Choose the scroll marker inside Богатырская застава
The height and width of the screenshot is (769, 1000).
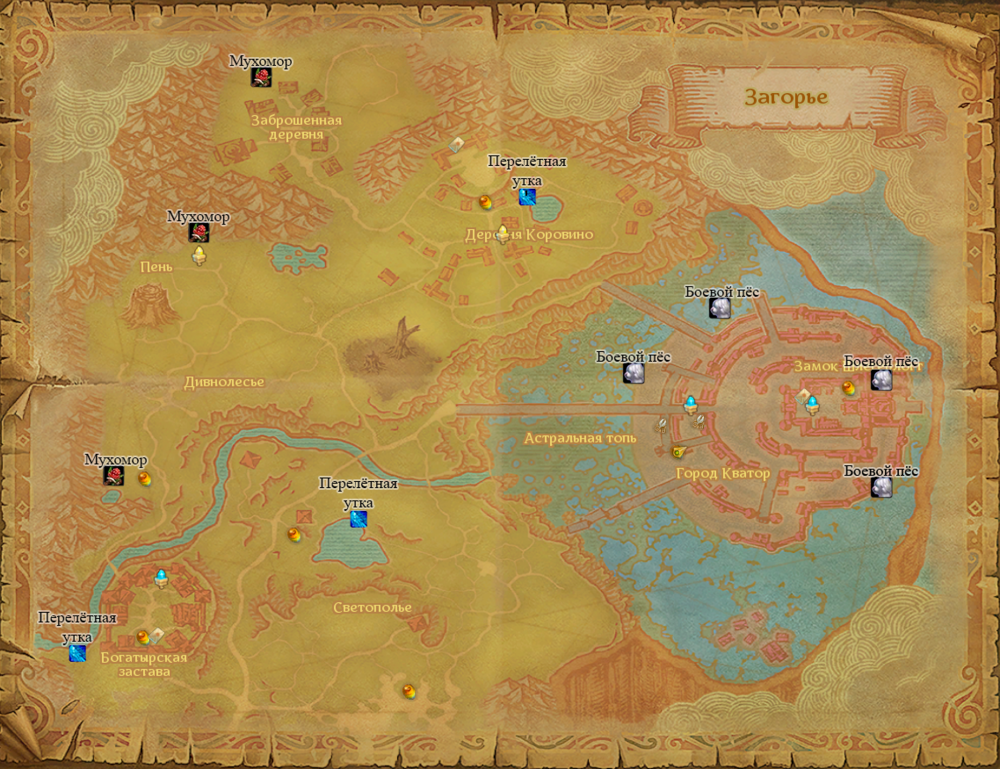click(158, 633)
